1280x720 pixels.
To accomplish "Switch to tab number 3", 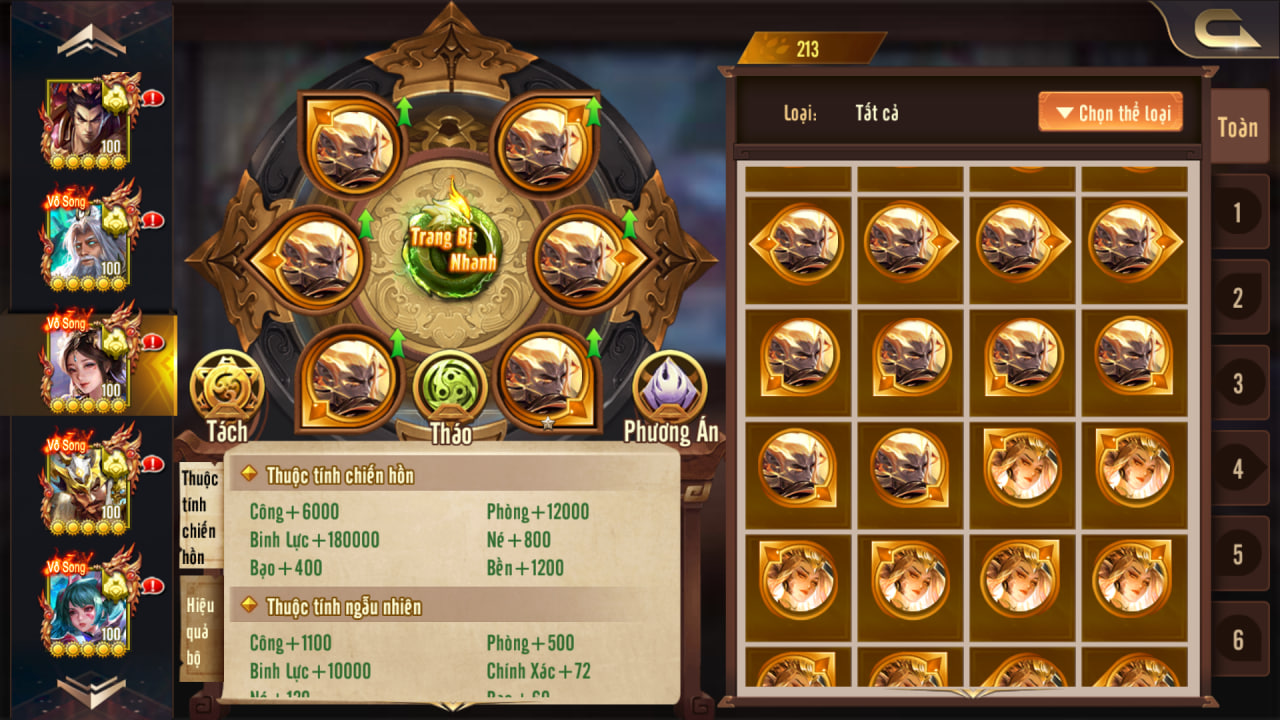I will 1238,383.
